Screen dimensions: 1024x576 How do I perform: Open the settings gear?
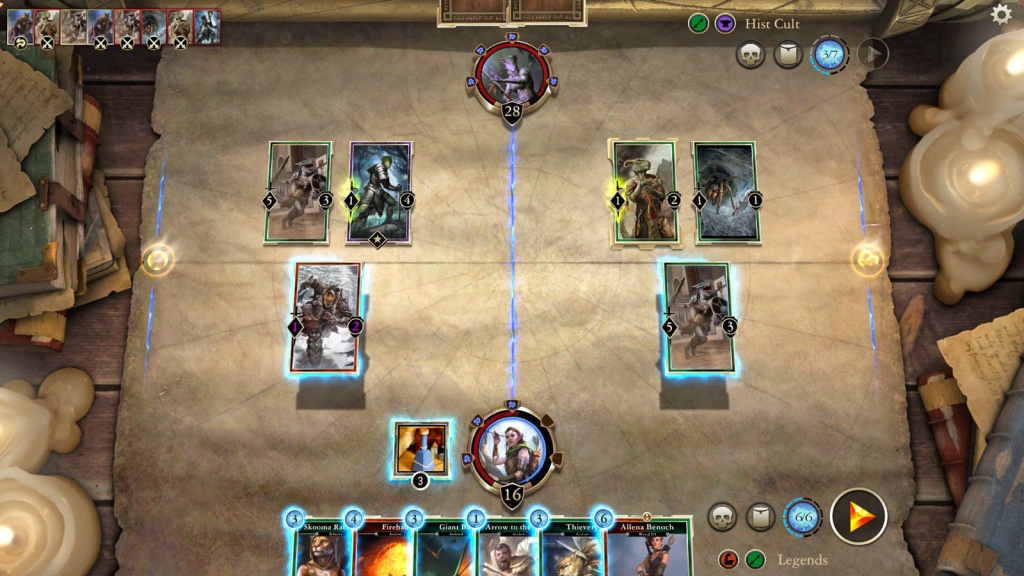(x=1001, y=14)
